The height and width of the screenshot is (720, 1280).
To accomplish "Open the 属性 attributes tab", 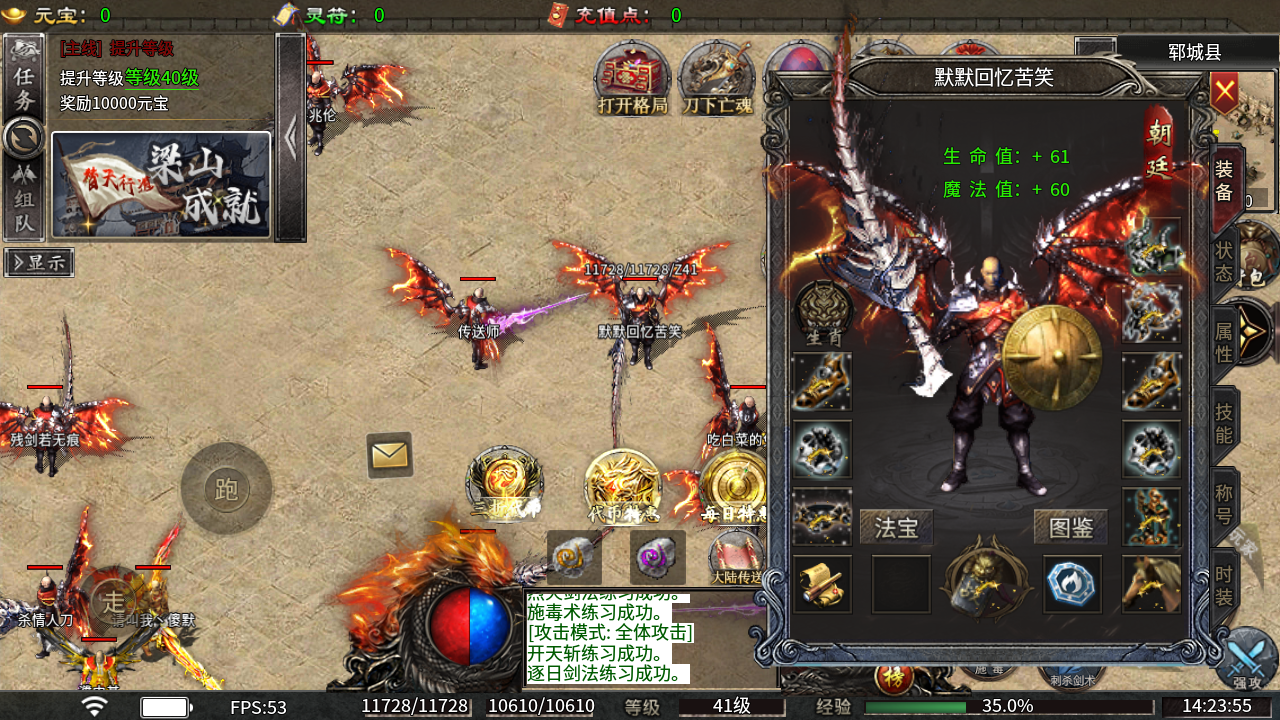I will (x=1224, y=340).
